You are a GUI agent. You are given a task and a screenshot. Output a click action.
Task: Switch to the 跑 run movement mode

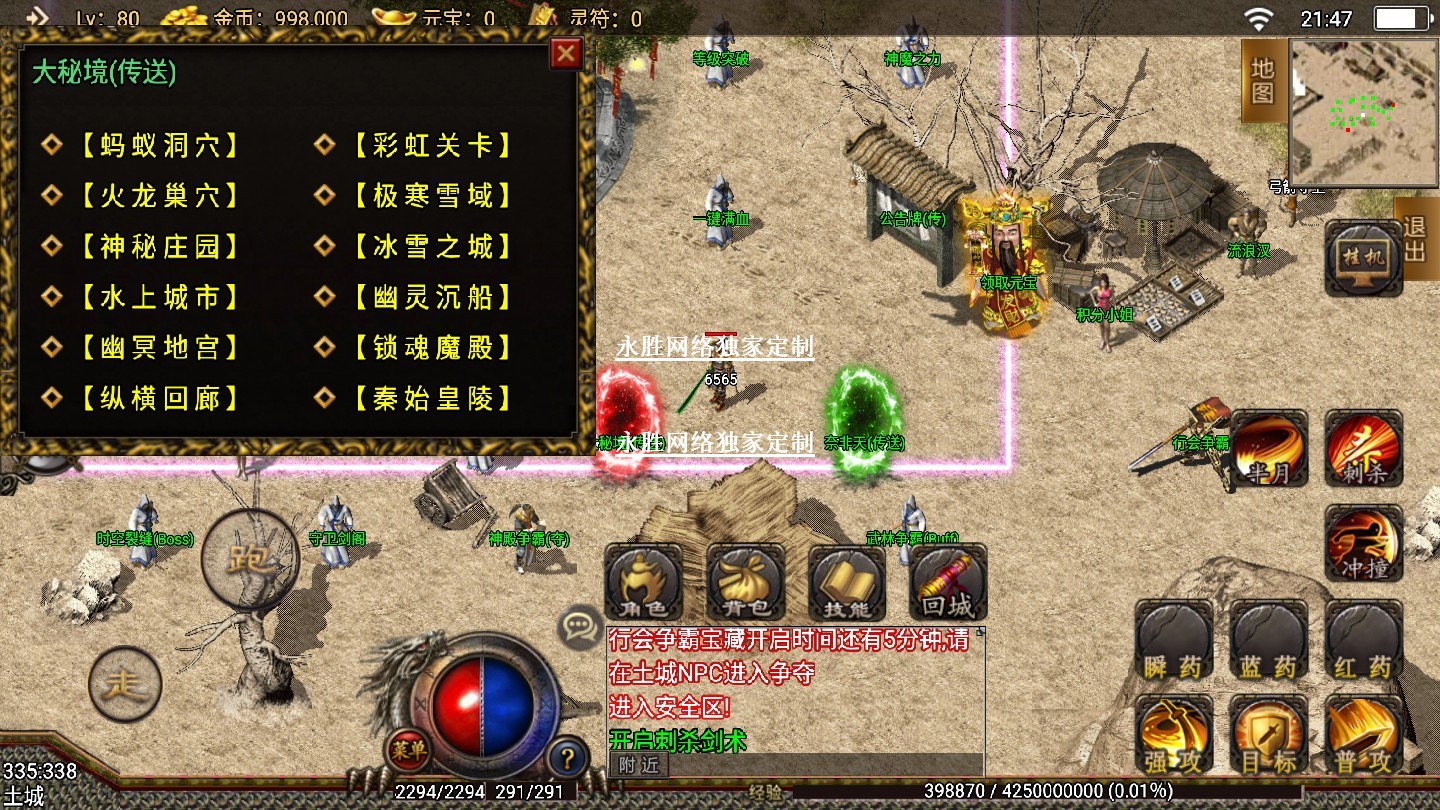point(250,559)
